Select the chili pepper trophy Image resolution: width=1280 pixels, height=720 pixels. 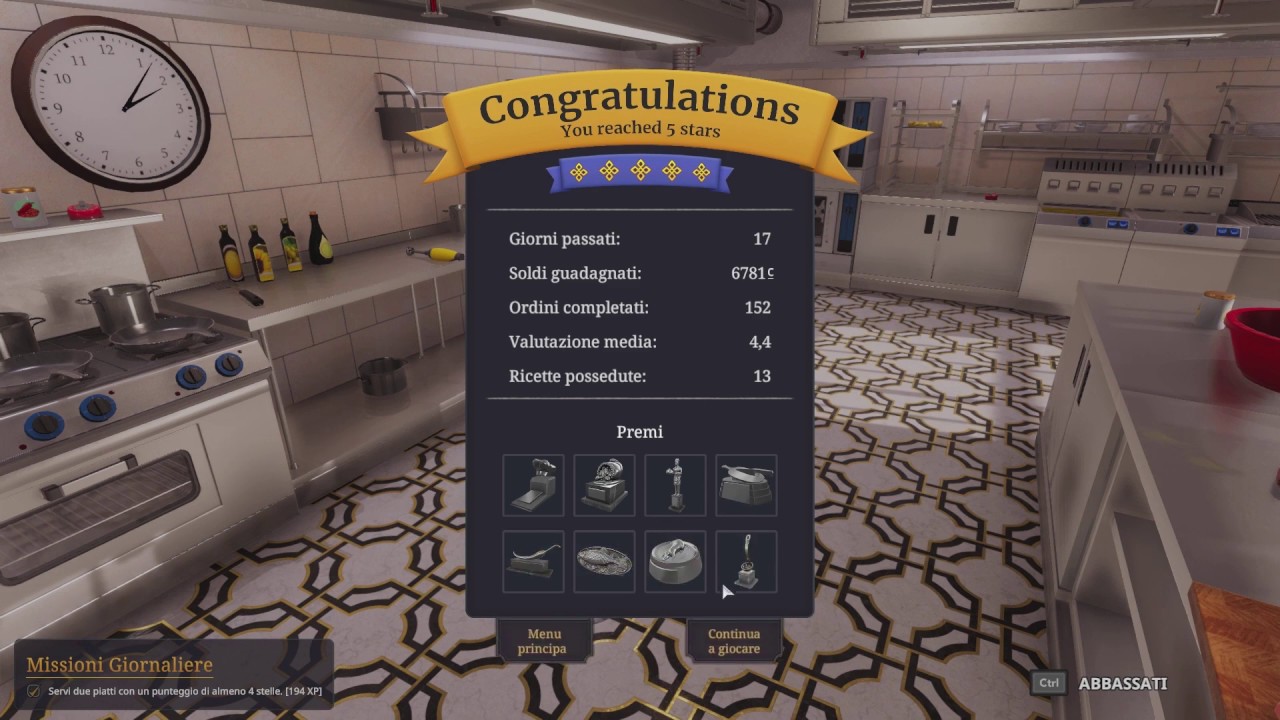coord(533,561)
